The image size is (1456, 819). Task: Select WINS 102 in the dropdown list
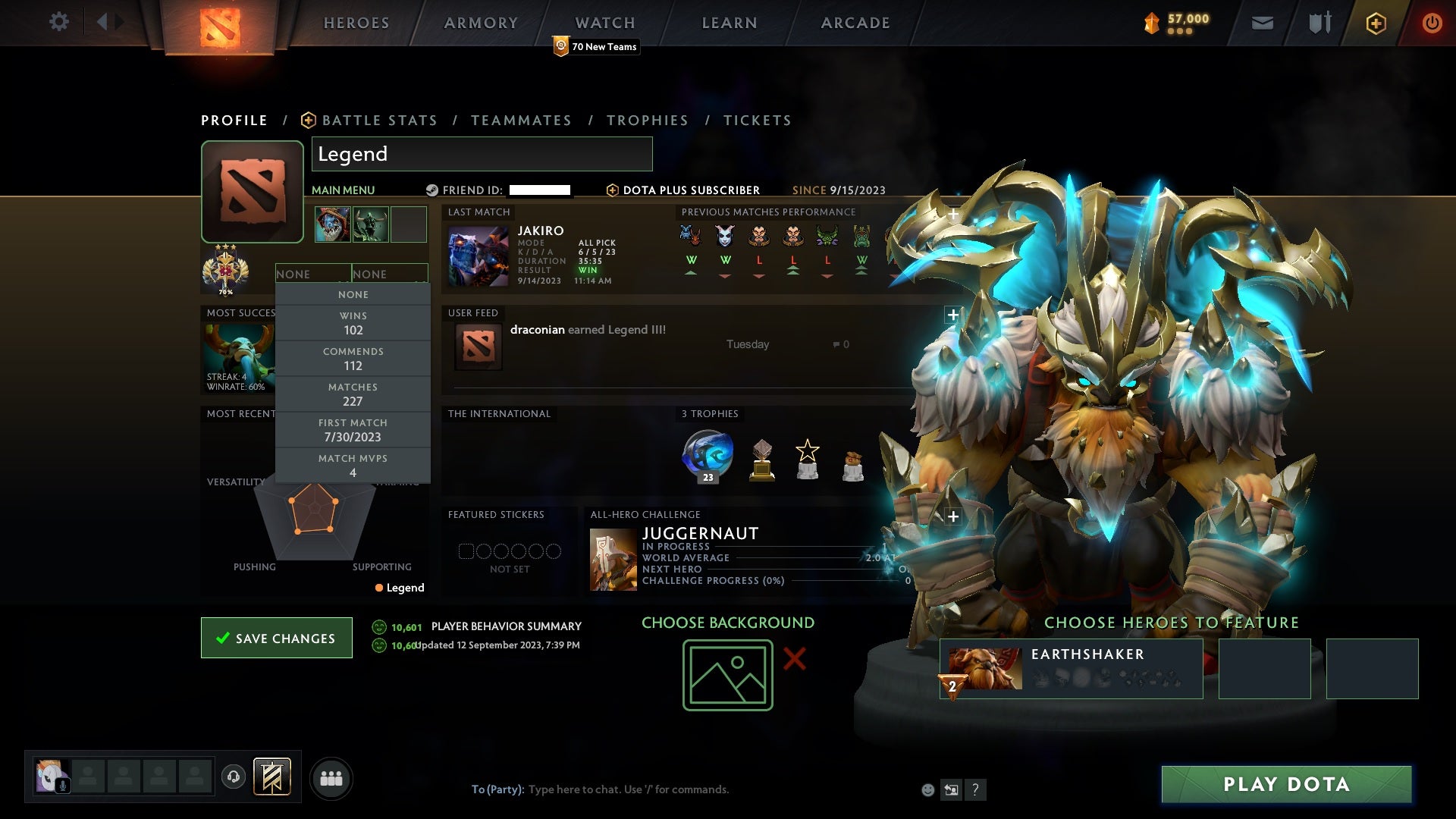[x=353, y=323]
